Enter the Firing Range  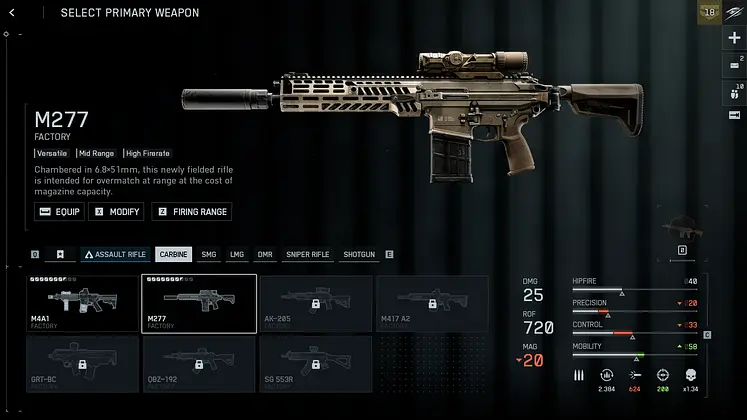click(x=191, y=212)
